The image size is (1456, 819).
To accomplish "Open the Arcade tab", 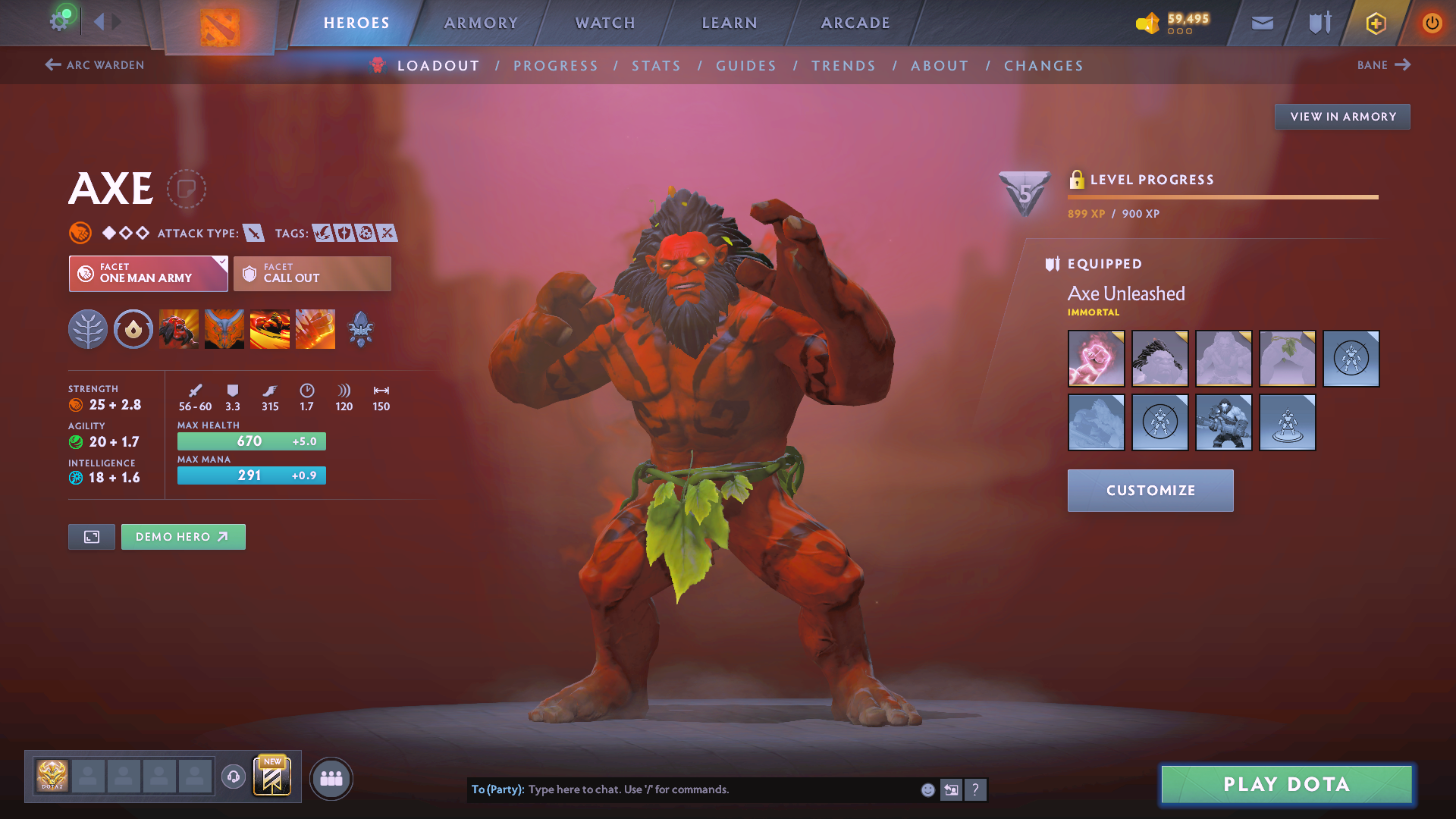I will pos(855,23).
